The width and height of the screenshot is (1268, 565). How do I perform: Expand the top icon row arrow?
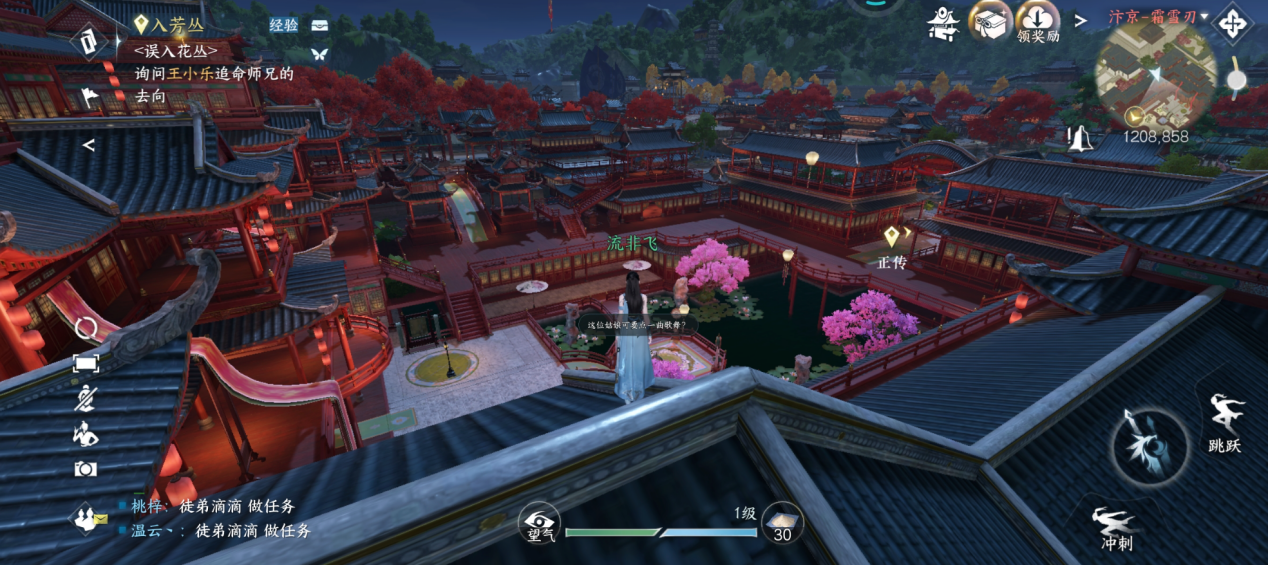(1081, 20)
